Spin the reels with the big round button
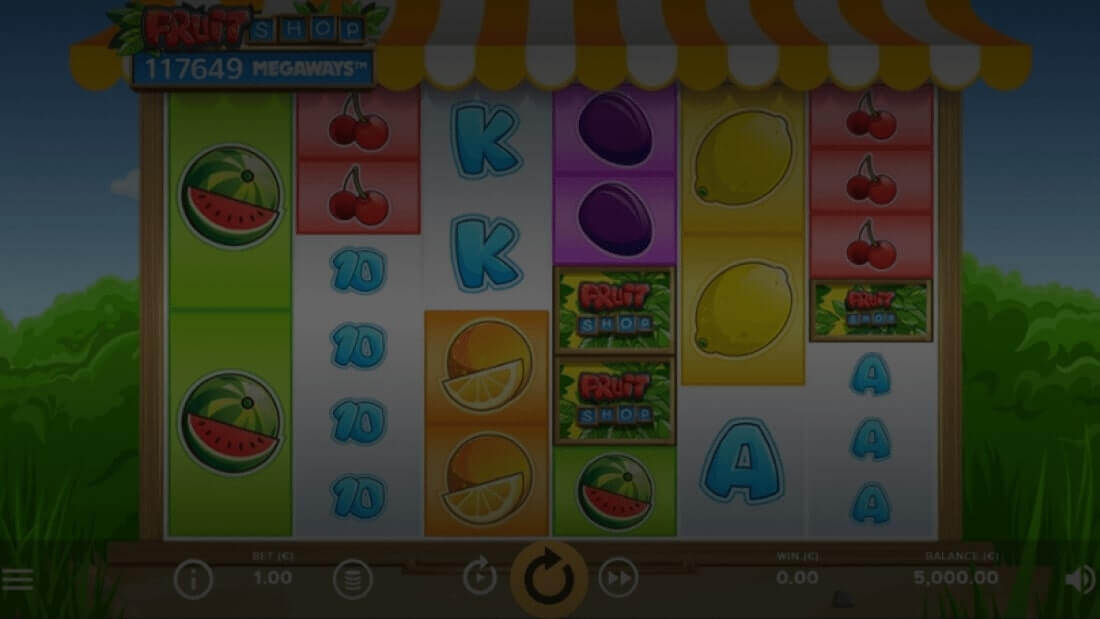The height and width of the screenshot is (619, 1100). pos(549,578)
